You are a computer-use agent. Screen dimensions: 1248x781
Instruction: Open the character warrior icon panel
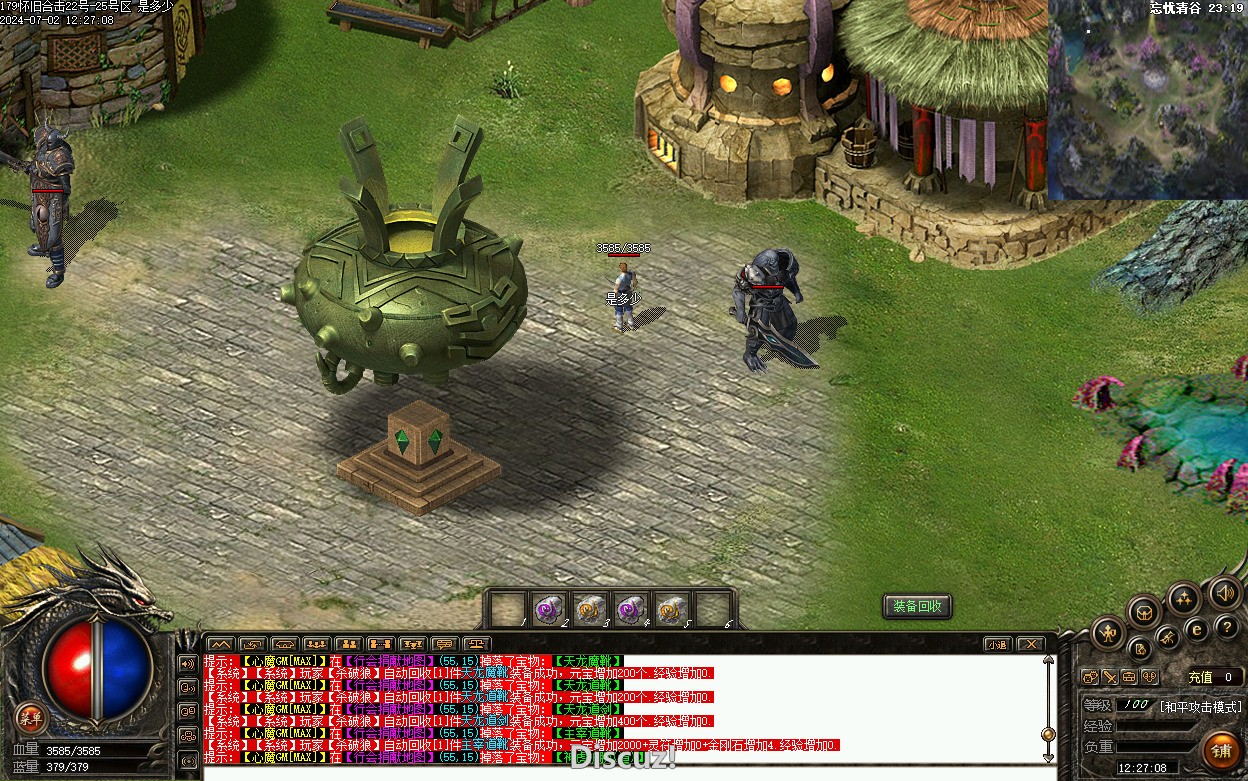coord(1108,633)
